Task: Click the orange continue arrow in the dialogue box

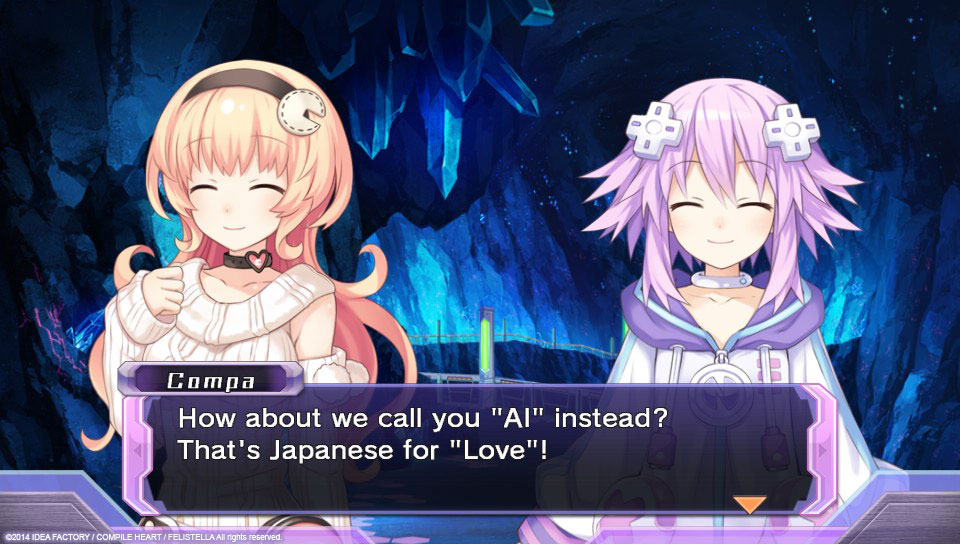Action: pos(749,504)
